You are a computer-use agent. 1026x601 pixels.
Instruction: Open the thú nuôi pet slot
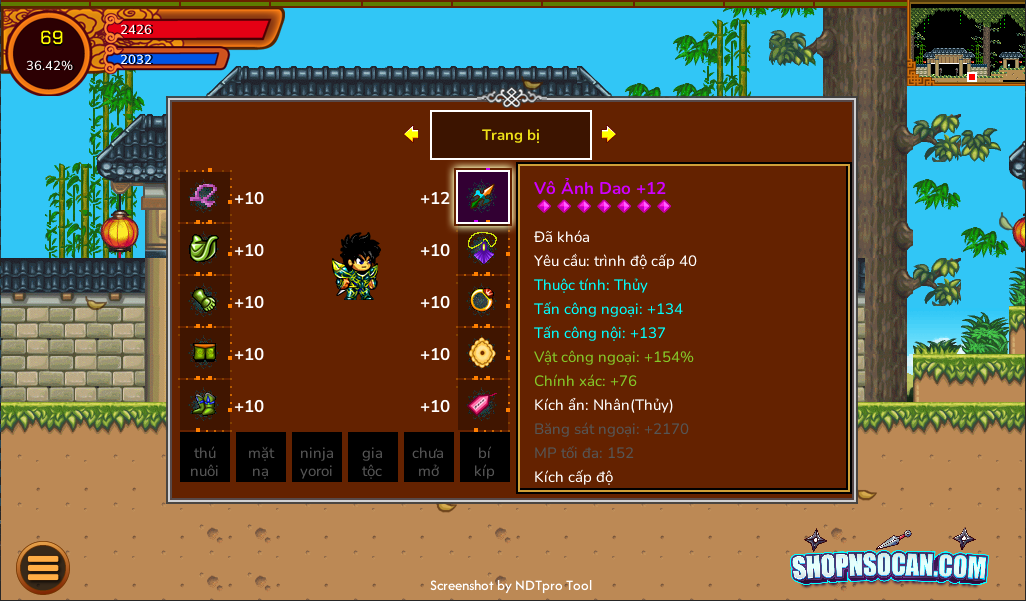[205, 458]
